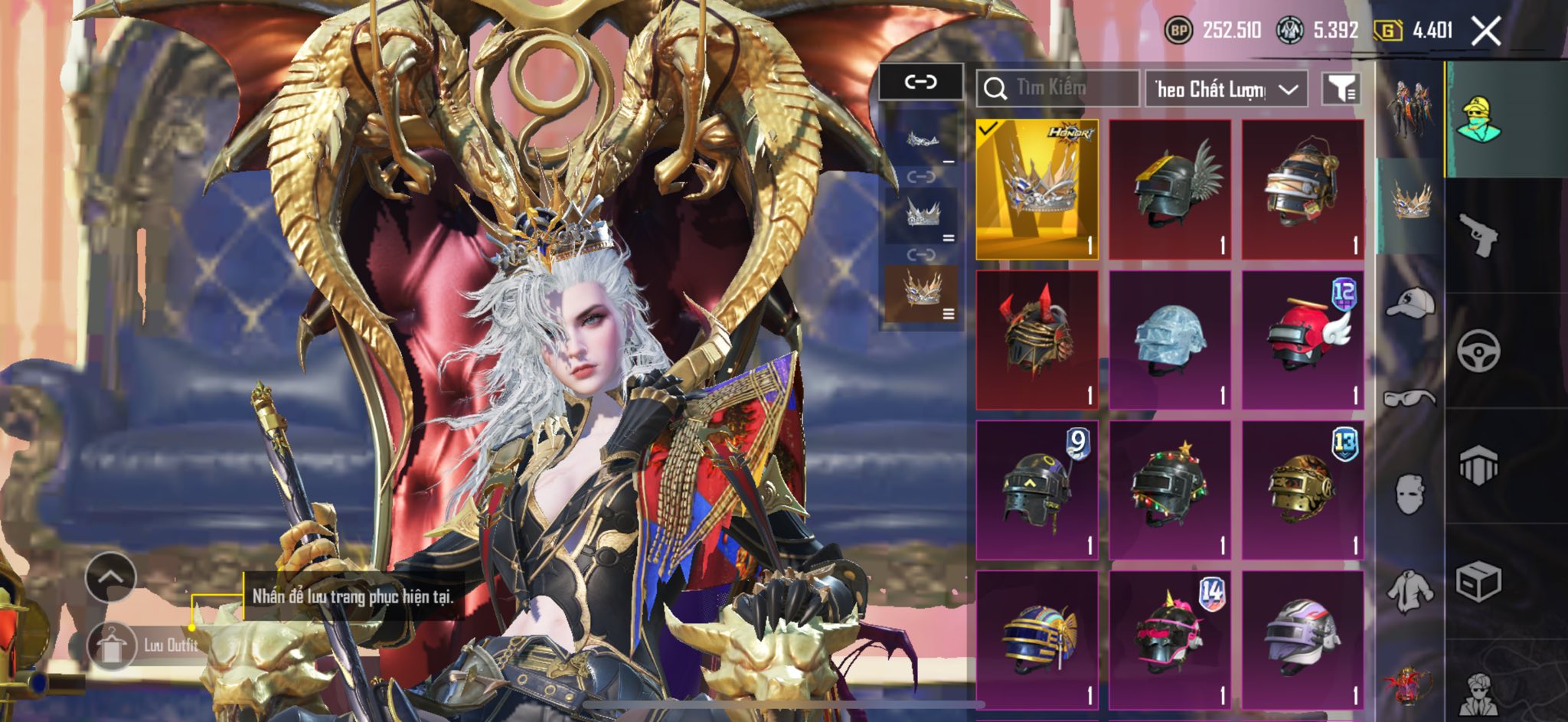Select the red-horned samurai helmet
This screenshot has height=722, width=1568.
coord(1037,339)
